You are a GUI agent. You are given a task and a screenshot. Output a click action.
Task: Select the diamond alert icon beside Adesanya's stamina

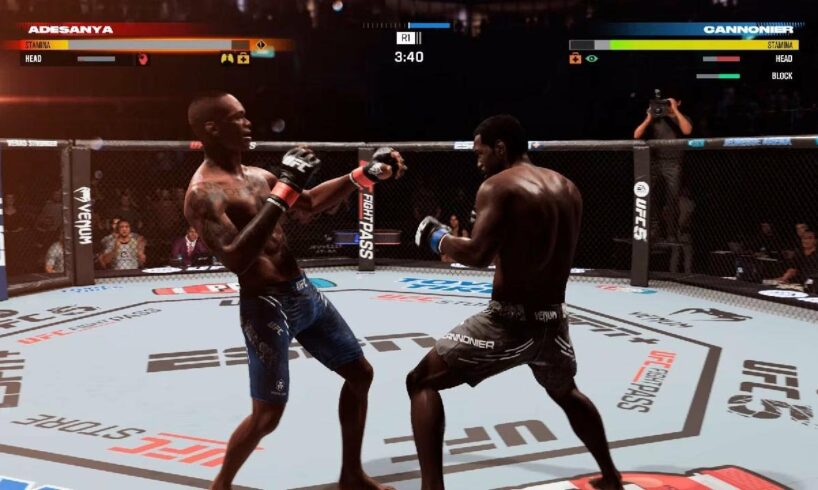coord(261,45)
